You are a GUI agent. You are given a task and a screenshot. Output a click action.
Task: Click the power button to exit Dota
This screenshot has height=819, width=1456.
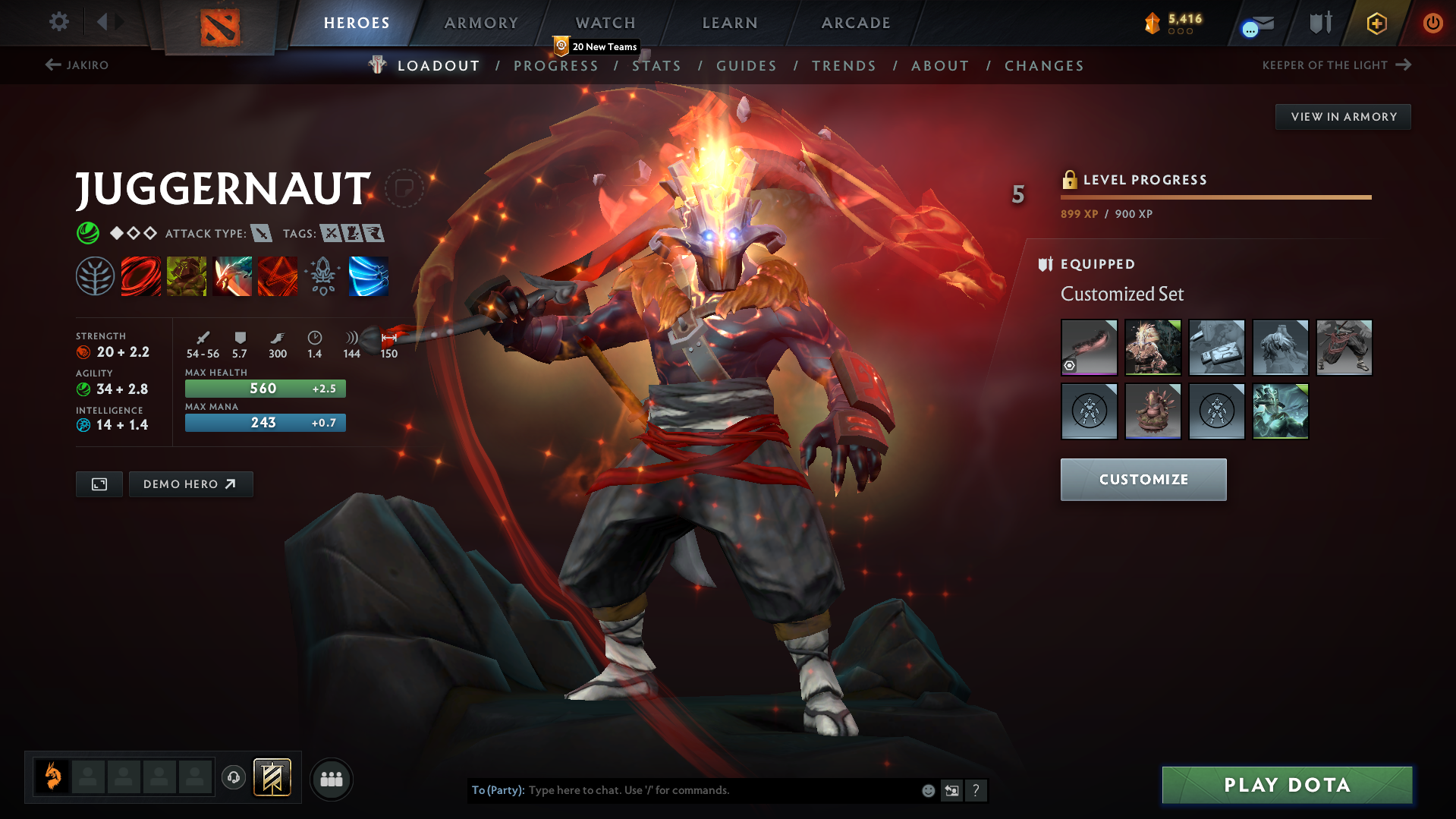click(x=1432, y=24)
